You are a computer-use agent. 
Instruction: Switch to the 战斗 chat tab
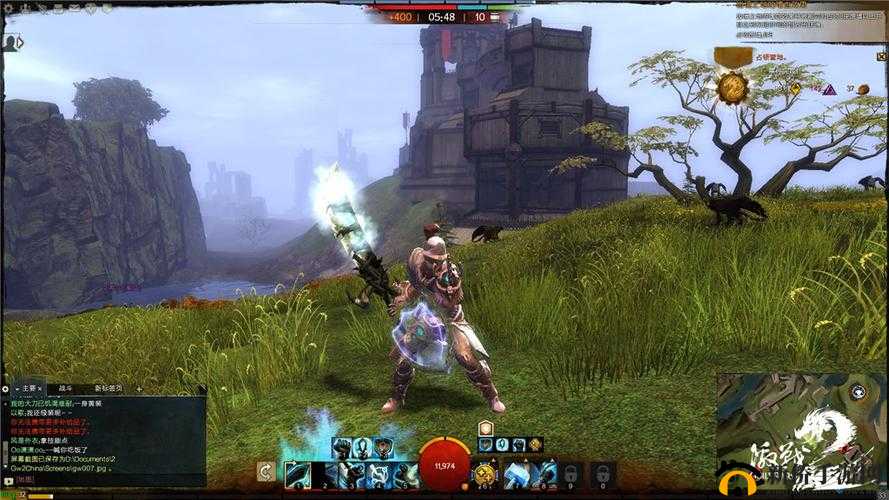[62, 388]
